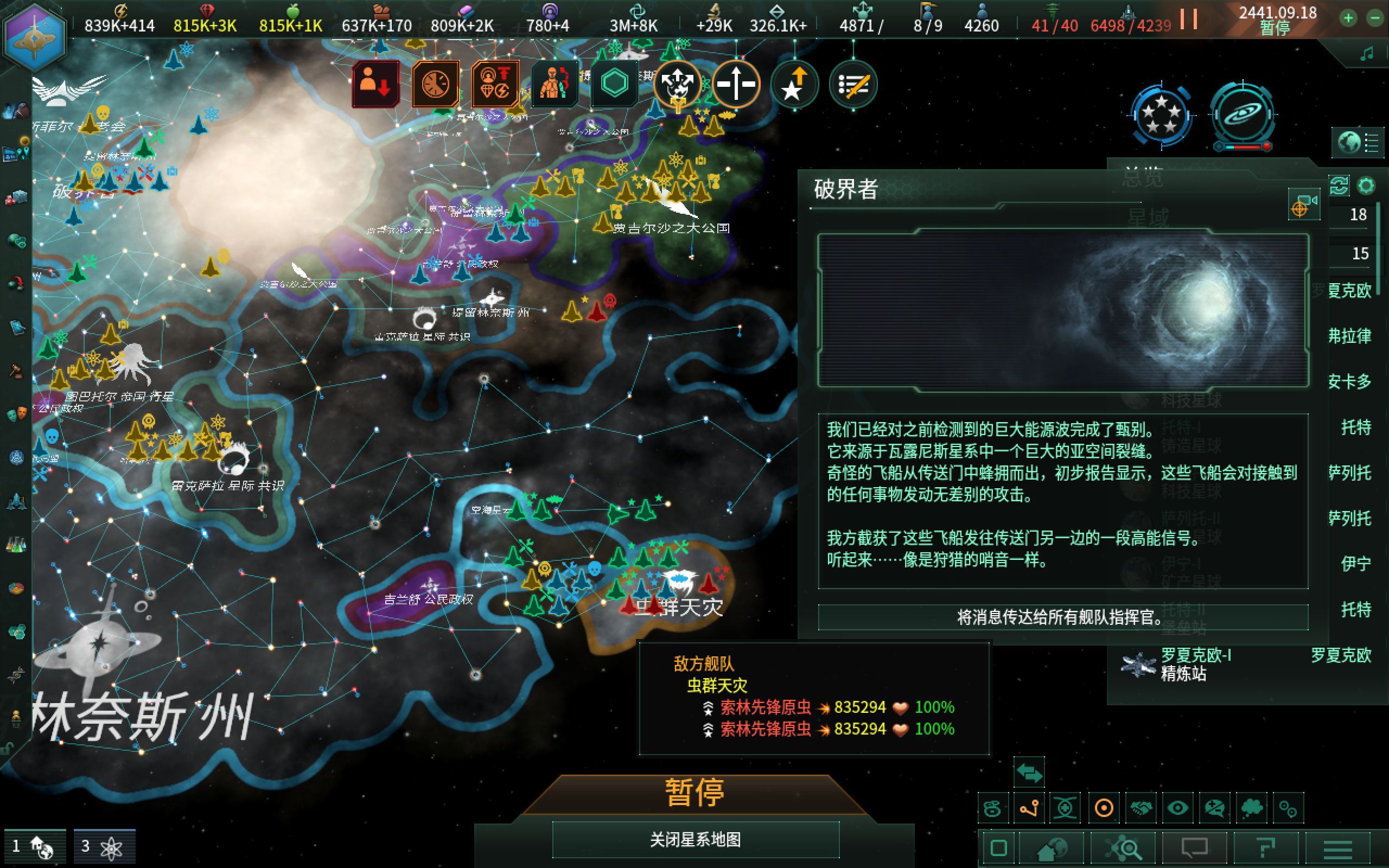Image resolution: width=1389 pixels, height=868 pixels.
Task: Open the technology research panel (flasks icon)
Action: (x=16, y=545)
